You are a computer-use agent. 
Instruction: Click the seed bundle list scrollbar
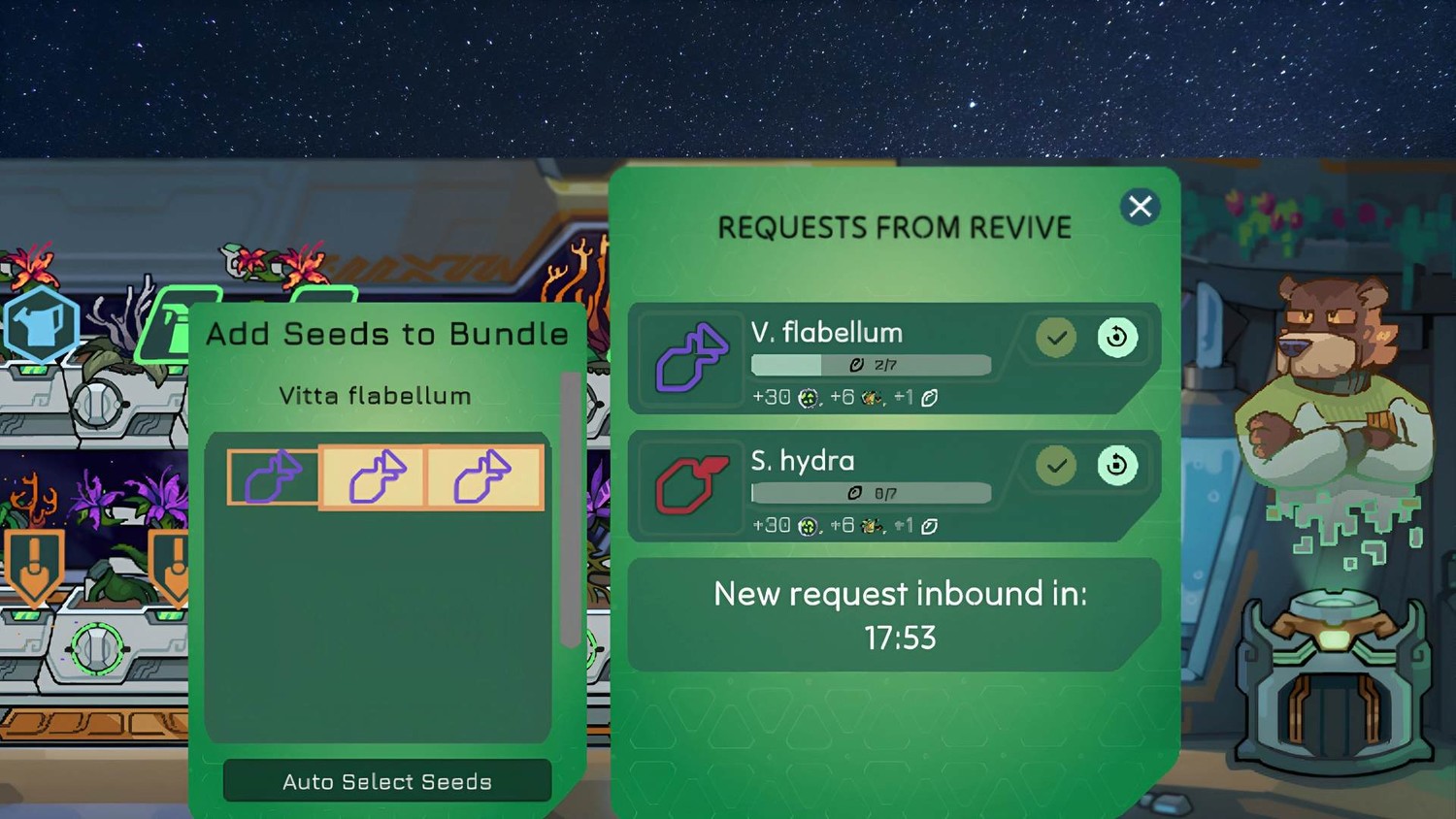(x=570, y=509)
